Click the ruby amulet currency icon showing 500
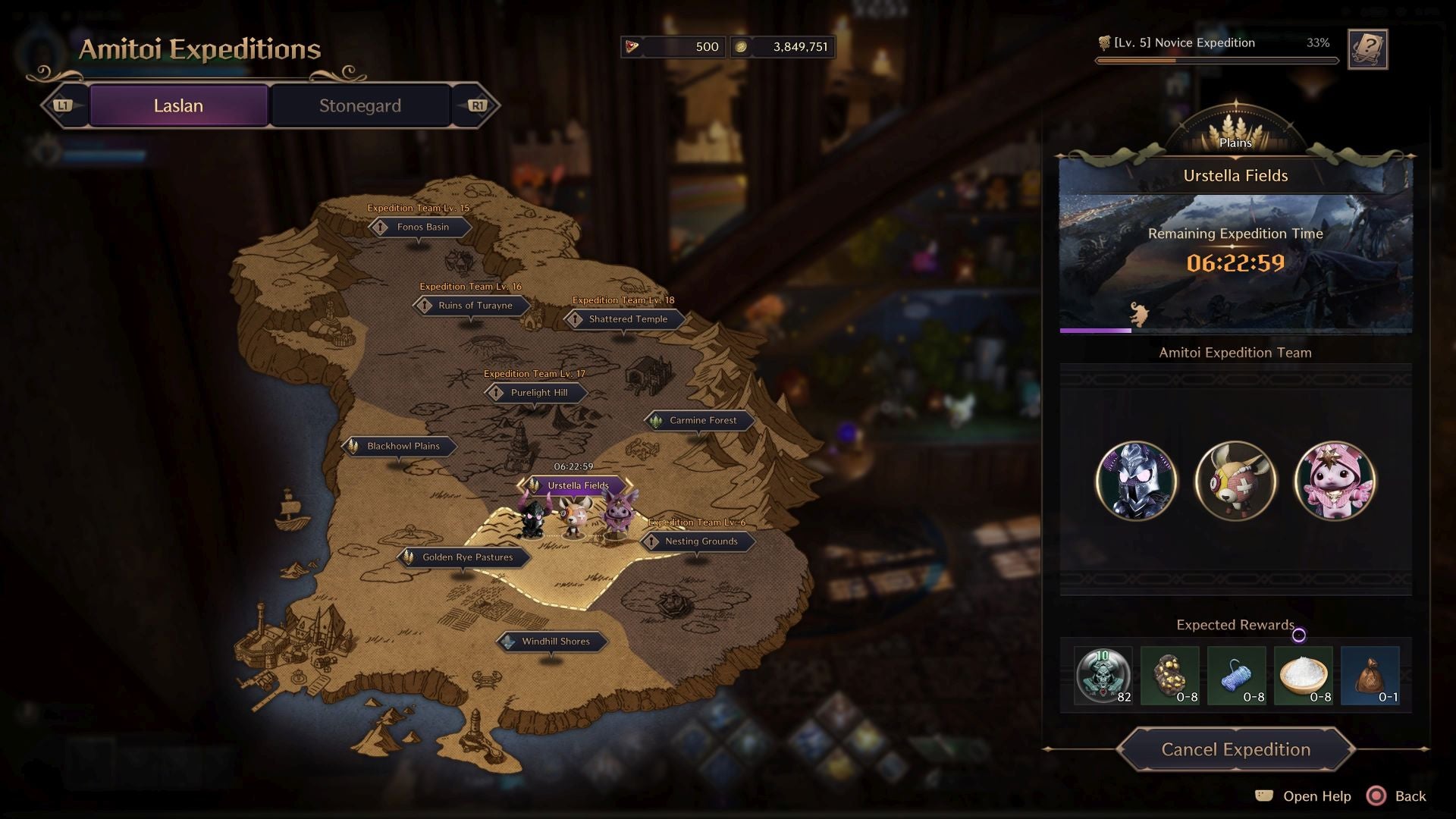 pyautogui.click(x=632, y=46)
